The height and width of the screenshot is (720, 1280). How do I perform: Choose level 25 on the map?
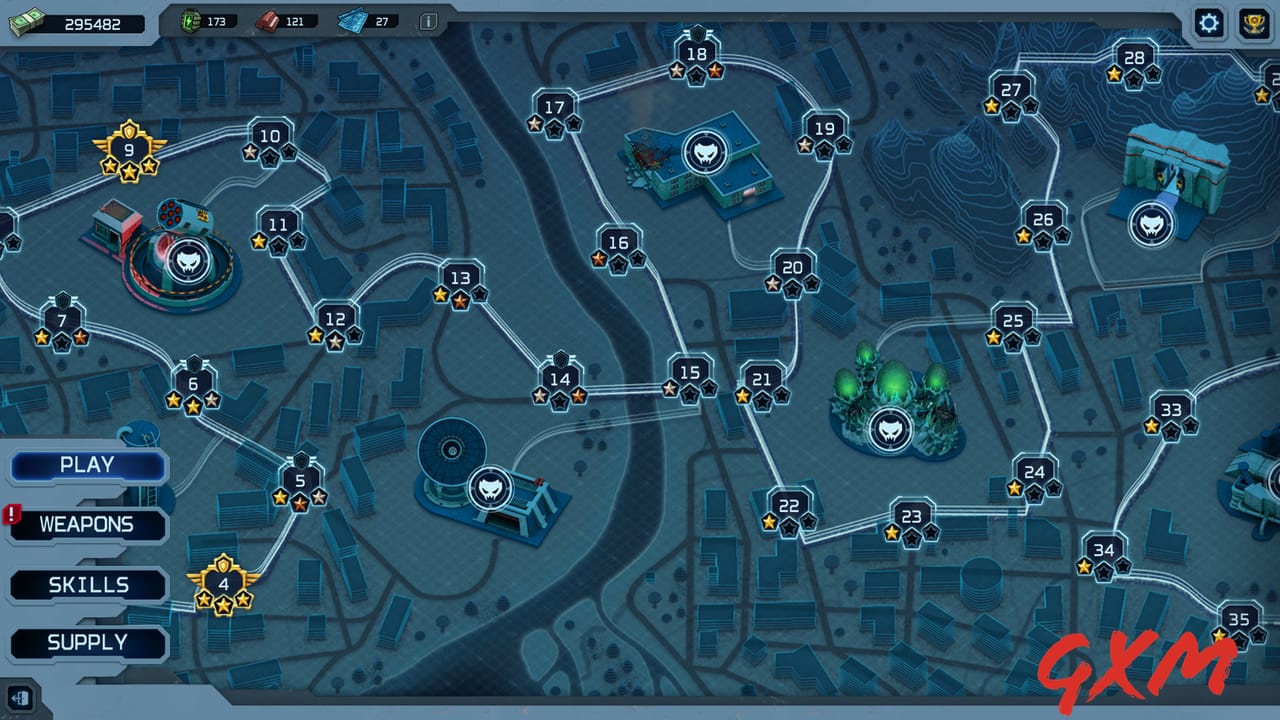click(1013, 322)
